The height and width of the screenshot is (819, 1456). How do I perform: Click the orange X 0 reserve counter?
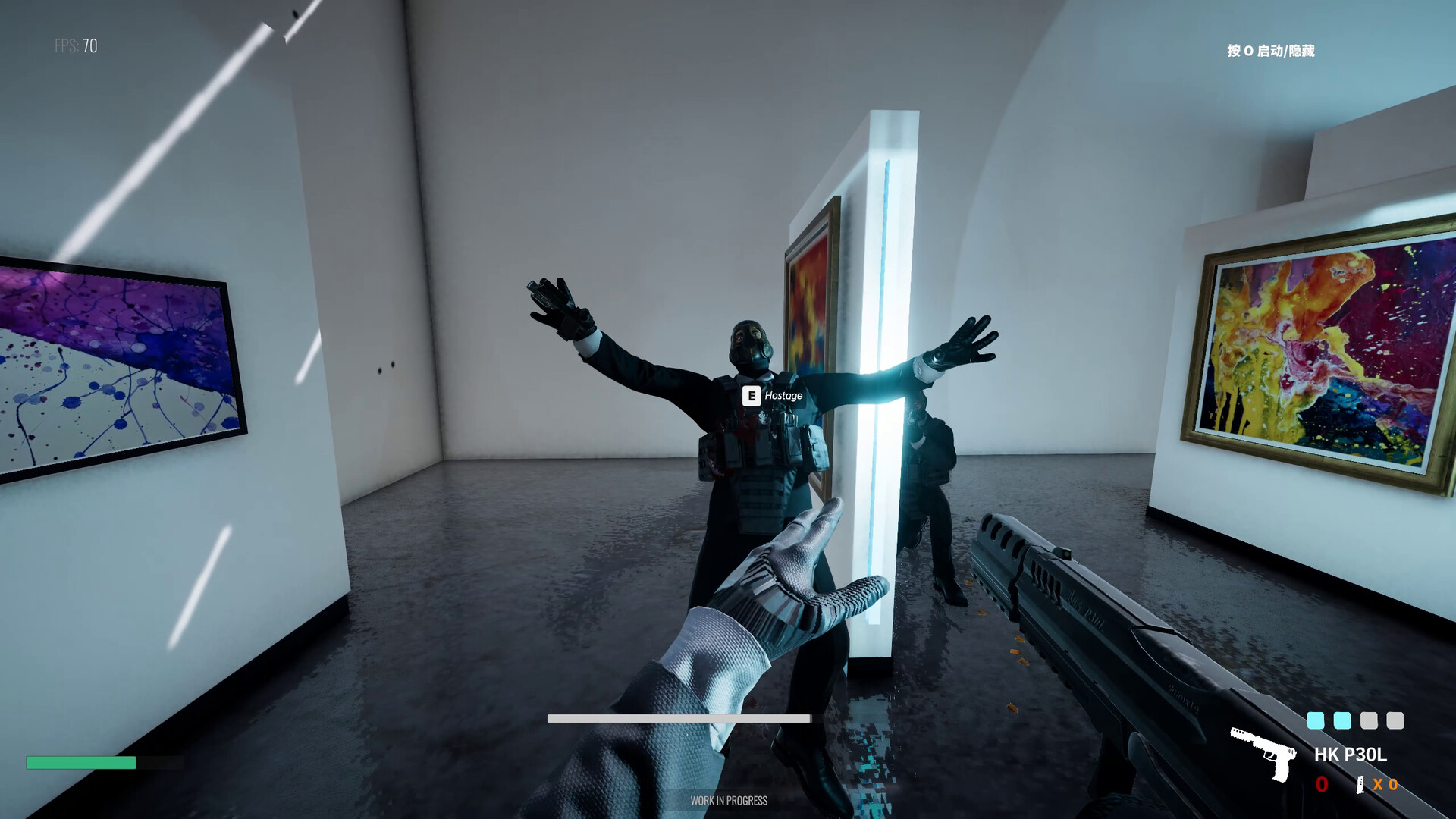1386,785
